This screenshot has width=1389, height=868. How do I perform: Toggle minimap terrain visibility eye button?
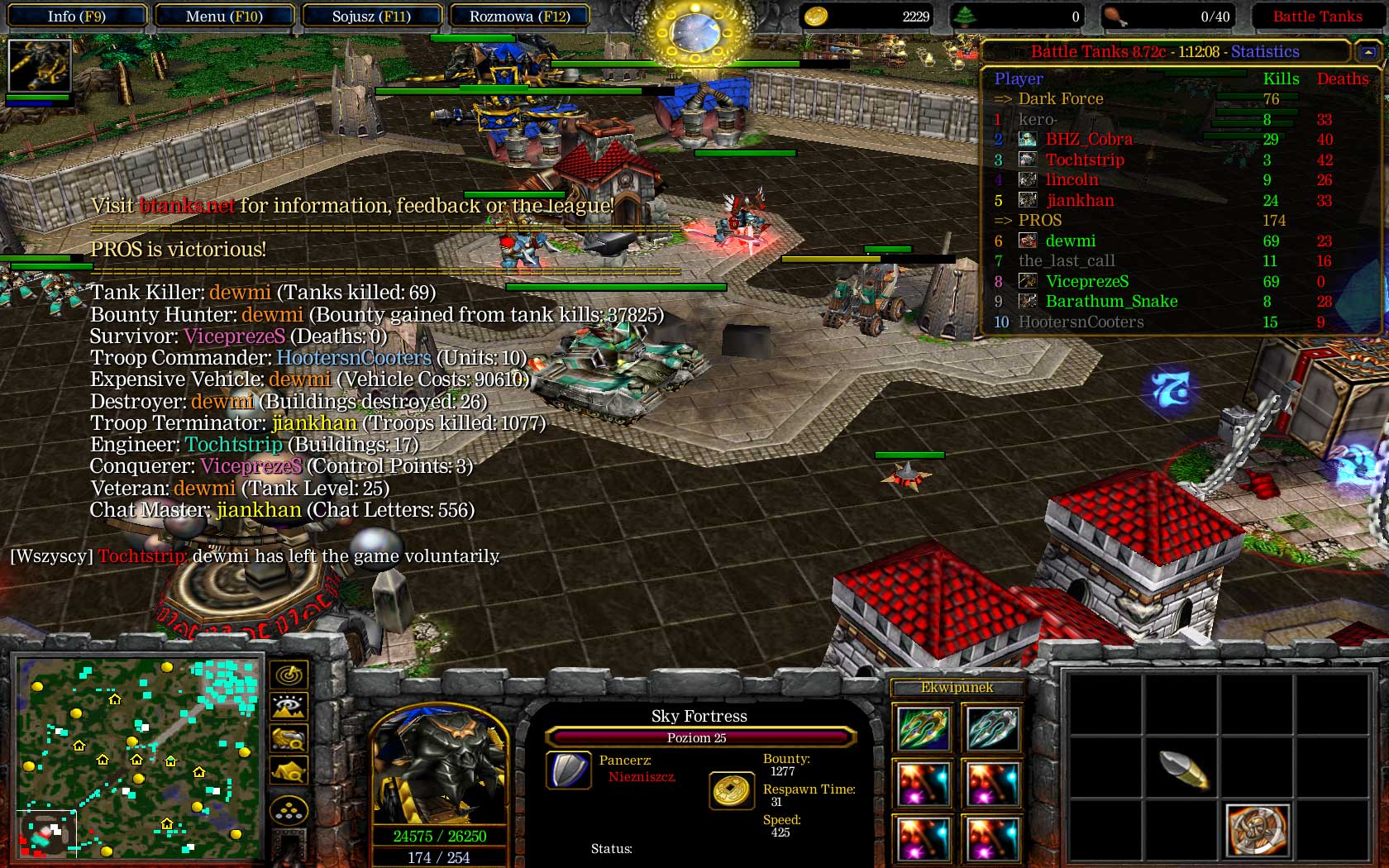(x=289, y=707)
